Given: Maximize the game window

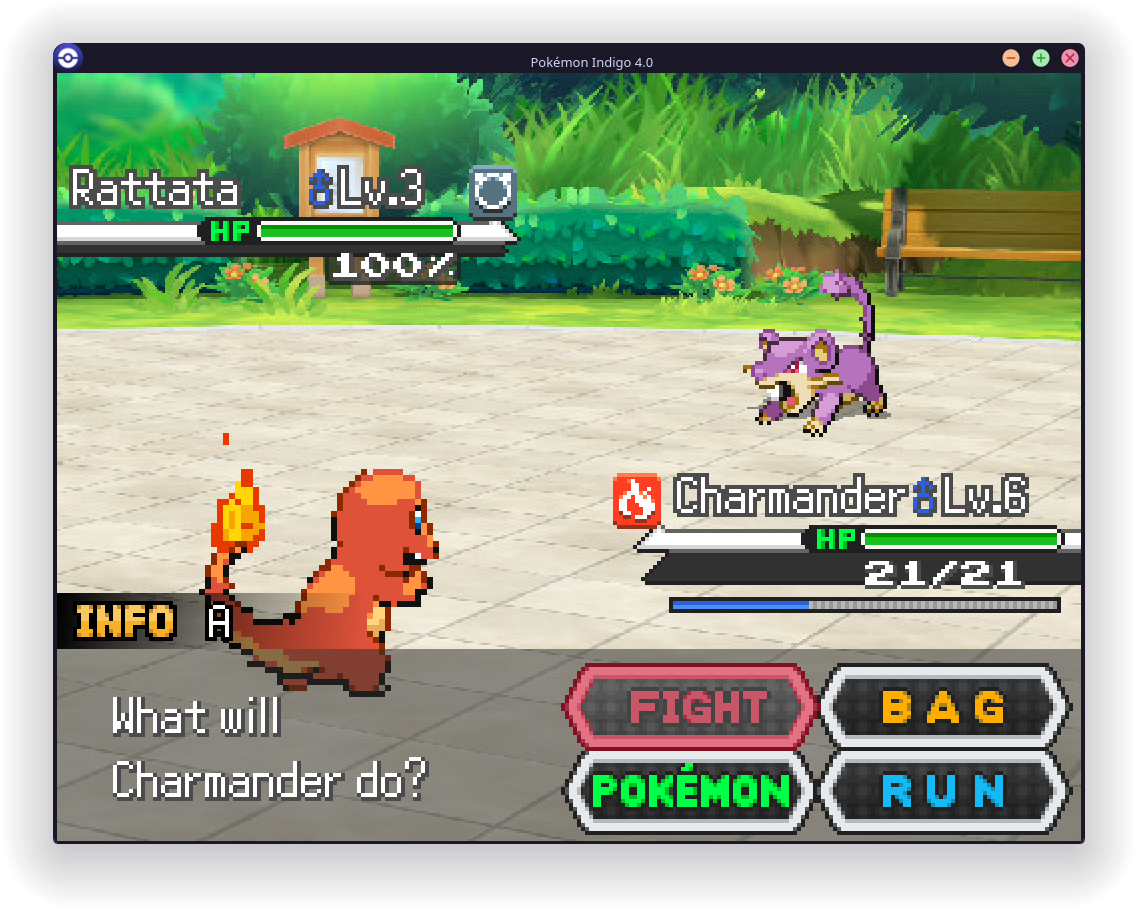Looking at the screenshot, I should click(x=1041, y=58).
